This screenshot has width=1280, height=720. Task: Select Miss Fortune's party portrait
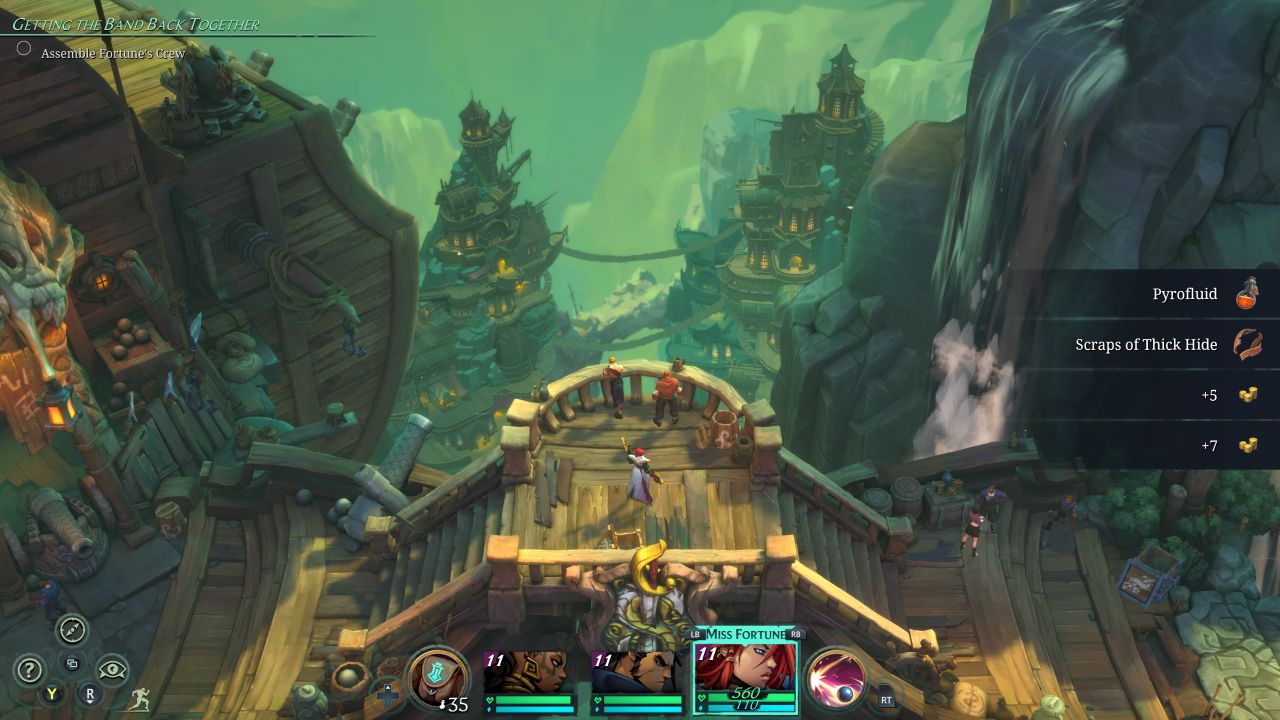tap(745, 670)
